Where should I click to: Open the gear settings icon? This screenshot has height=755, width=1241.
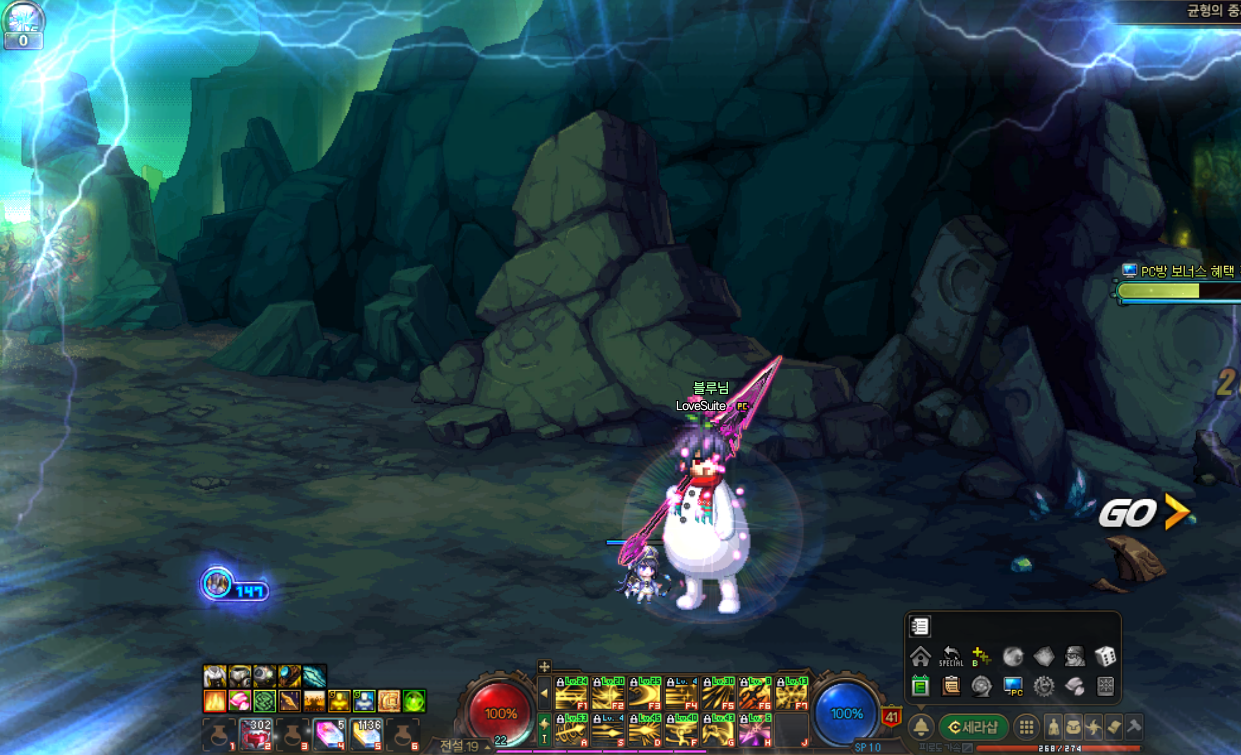click(x=1044, y=686)
